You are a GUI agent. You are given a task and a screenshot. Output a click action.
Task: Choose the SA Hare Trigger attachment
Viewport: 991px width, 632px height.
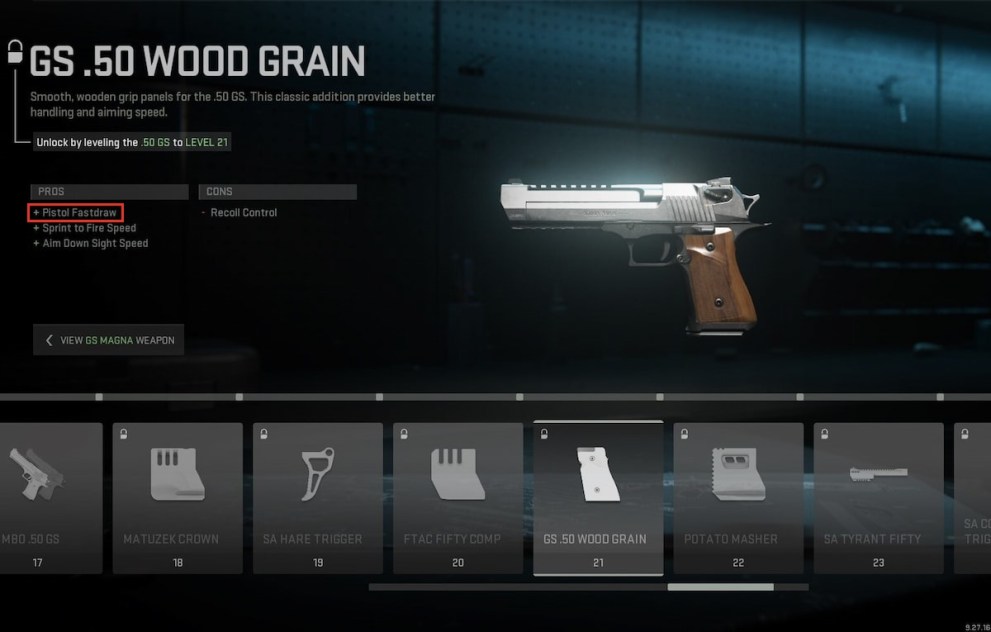coord(318,497)
